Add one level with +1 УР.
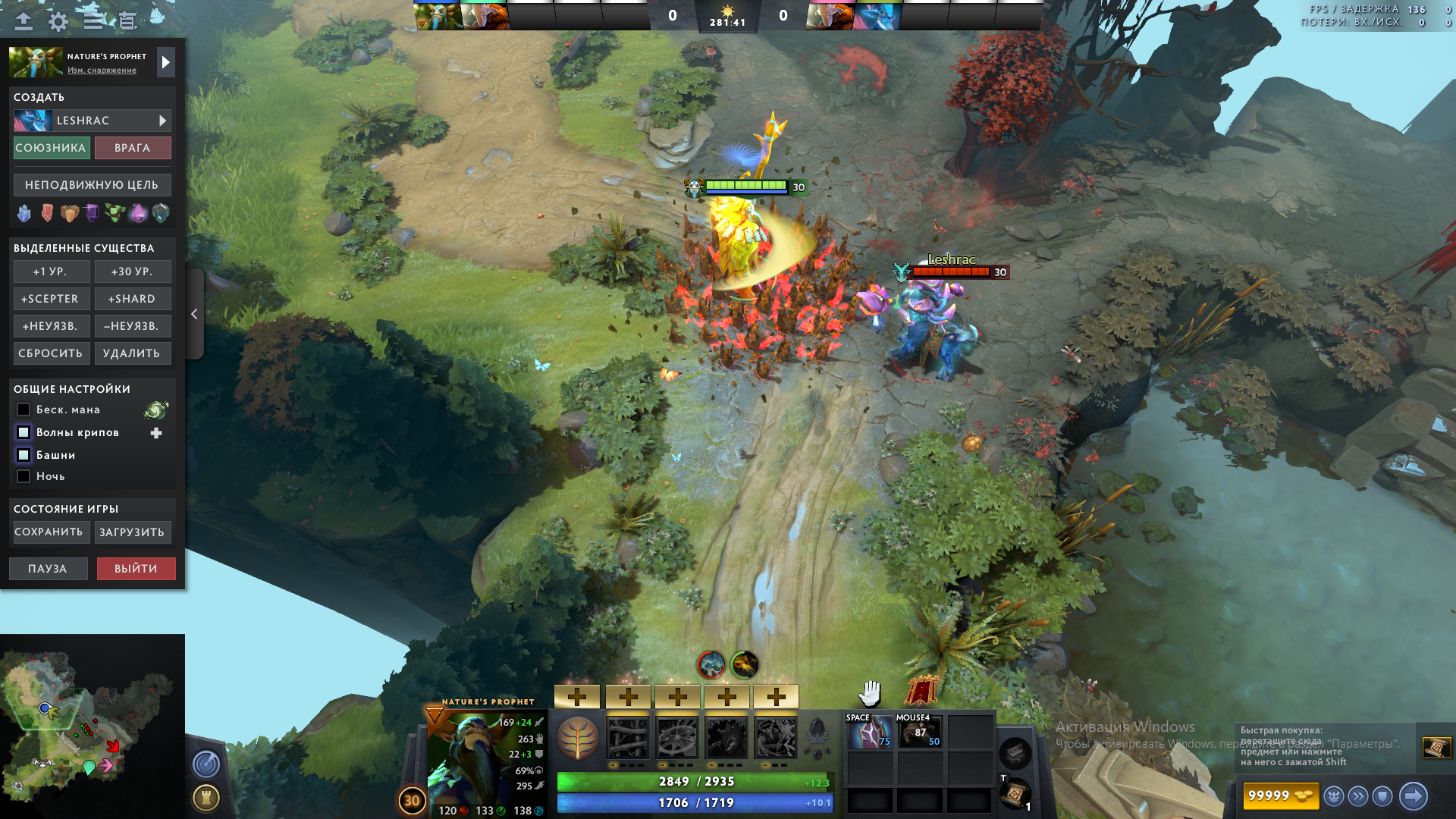Image resolution: width=1456 pixels, height=819 pixels. tap(52, 271)
